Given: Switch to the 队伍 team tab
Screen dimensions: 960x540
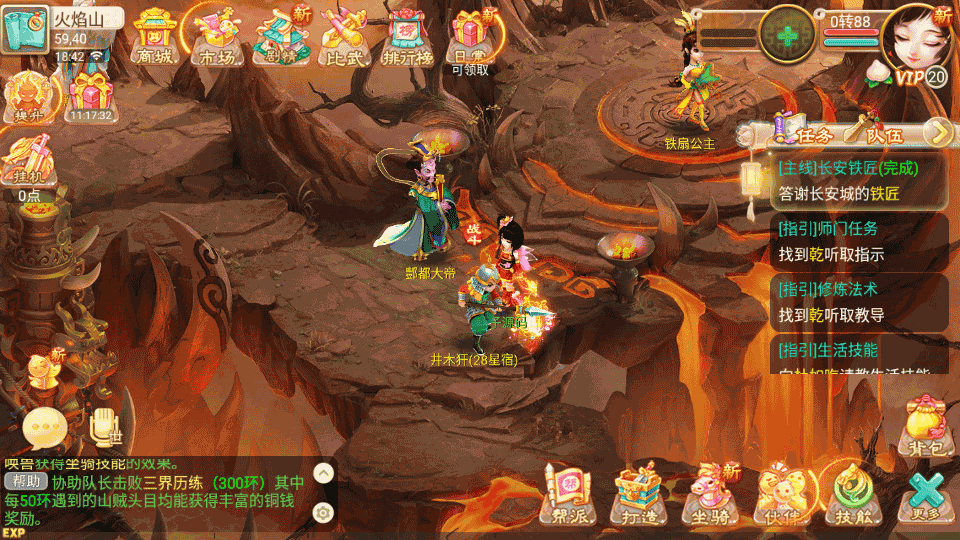Looking at the screenshot, I should coord(875,131).
